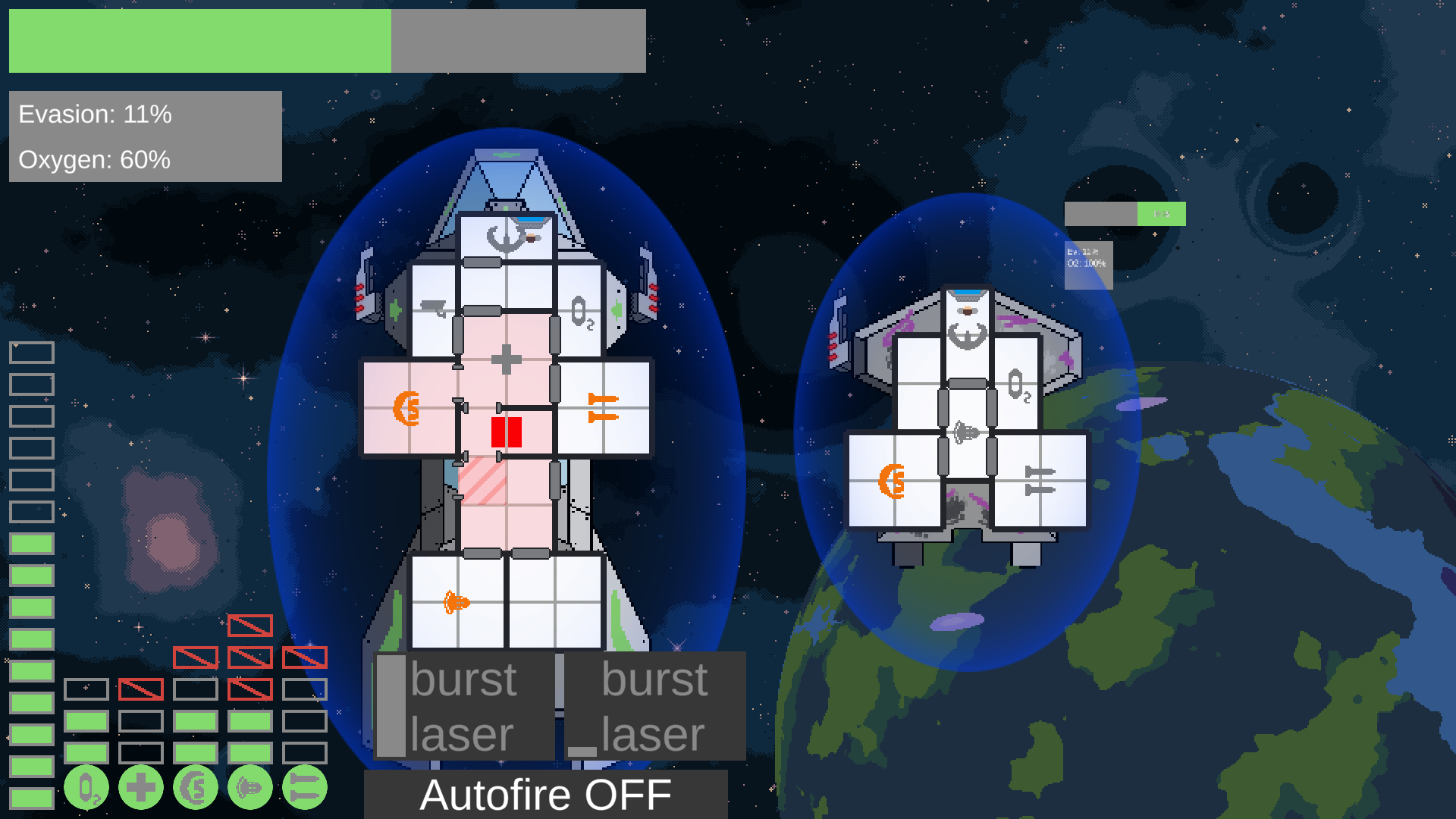Select the orange shield room icon on your ship
The image size is (1456, 819).
tap(406, 409)
